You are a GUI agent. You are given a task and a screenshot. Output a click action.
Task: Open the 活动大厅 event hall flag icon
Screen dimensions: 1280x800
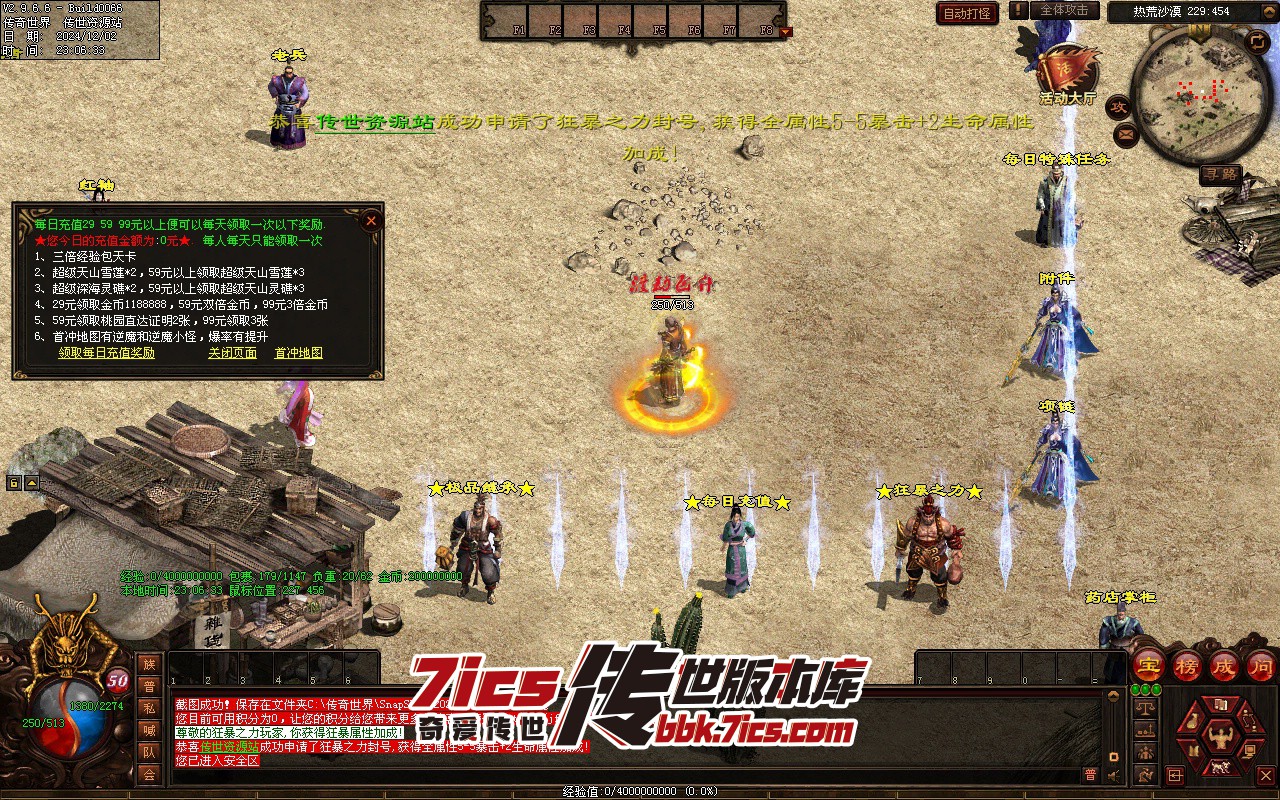pos(1066,70)
